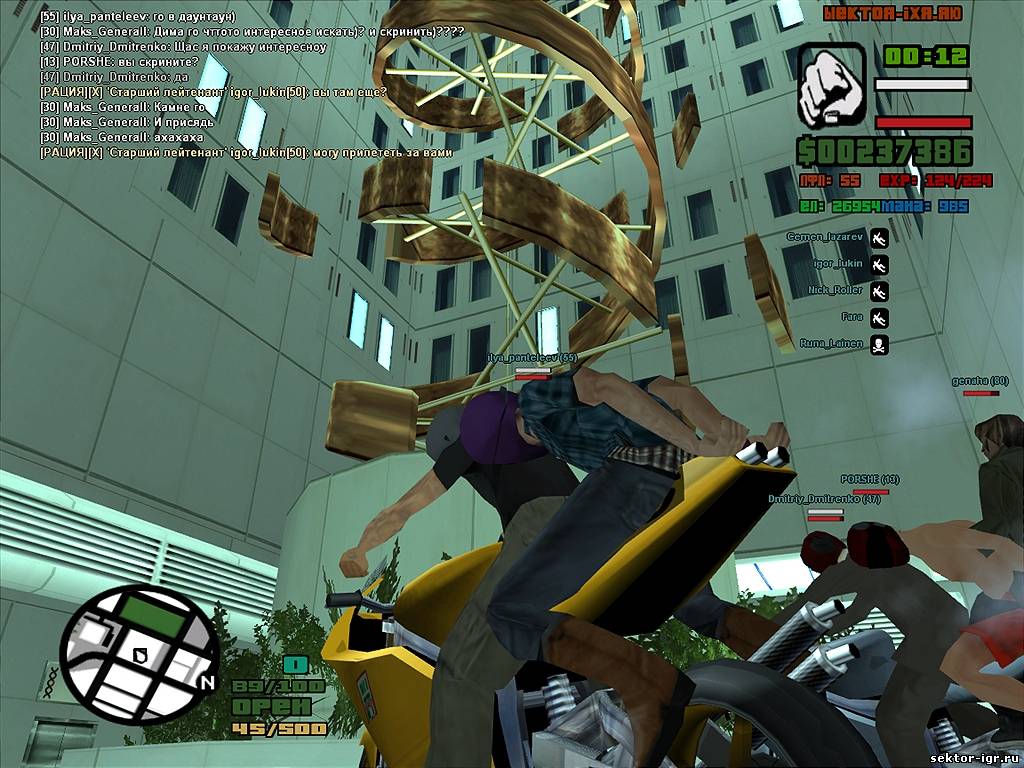1024x768 pixels.
Task: Click the falling-man icon beside Fara
Action: [879, 318]
